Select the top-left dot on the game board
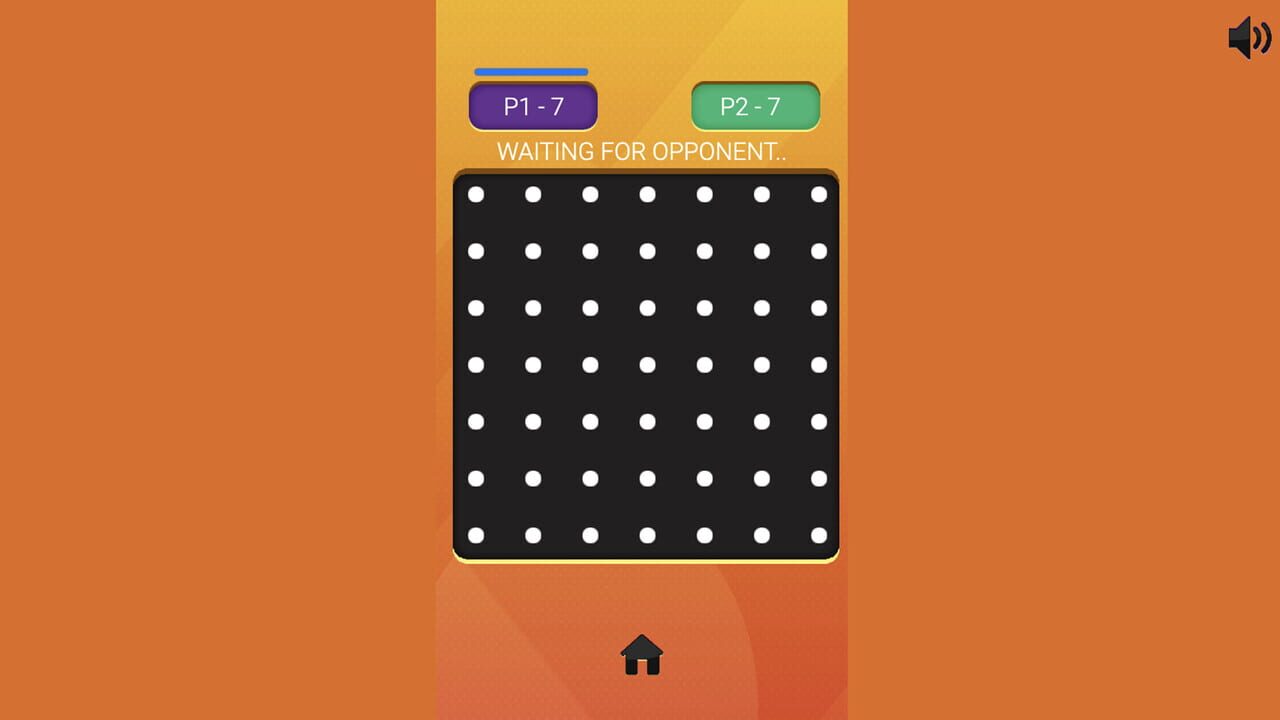The image size is (1280, 720). (475, 194)
